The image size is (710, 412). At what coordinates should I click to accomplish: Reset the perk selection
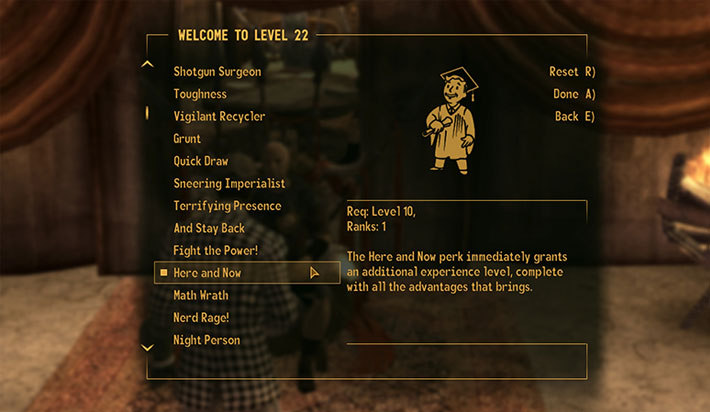point(572,72)
